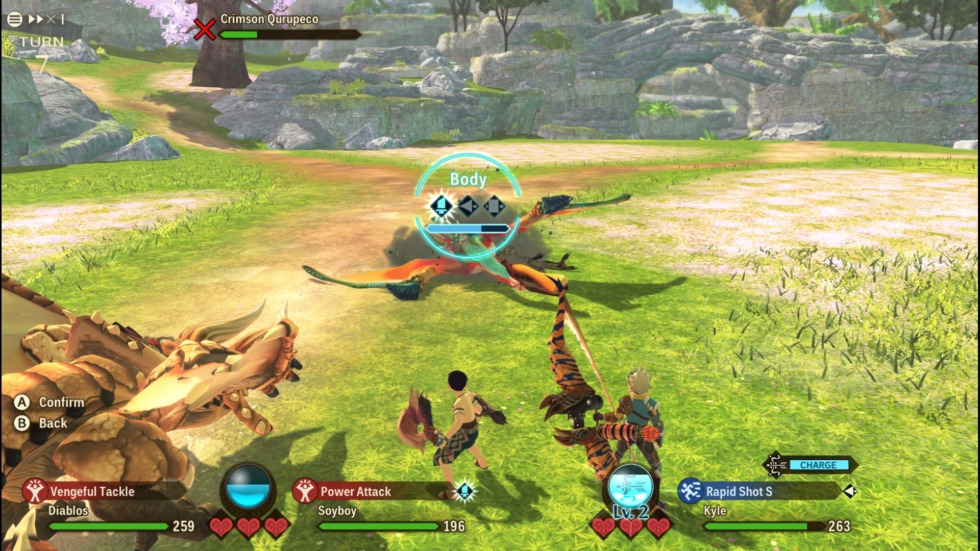Viewport: 980px width, 551px height.
Task: Select the Body target on the monster
Action: tap(467, 180)
